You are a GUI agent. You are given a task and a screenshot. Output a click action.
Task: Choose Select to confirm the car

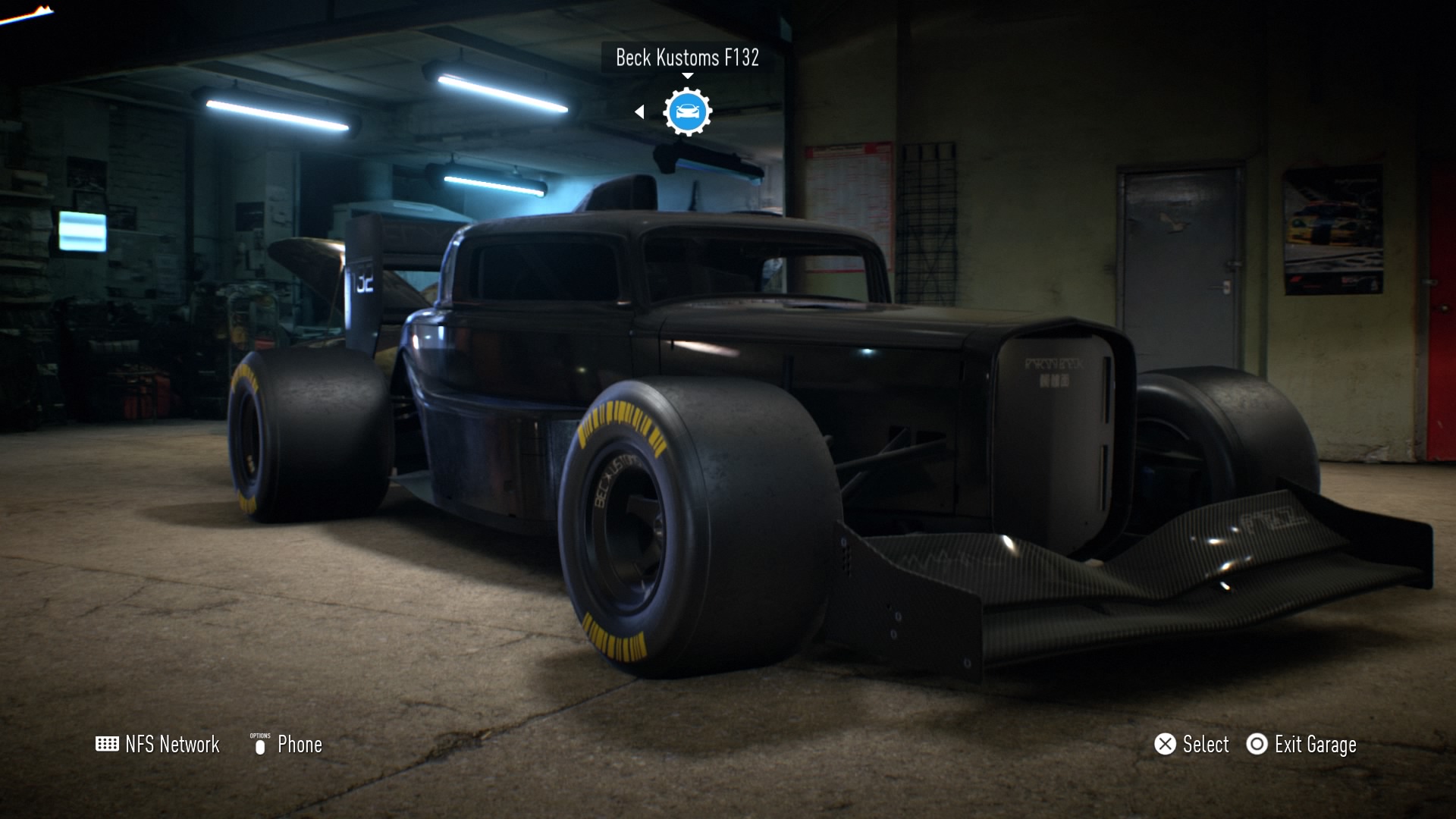point(1191,745)
